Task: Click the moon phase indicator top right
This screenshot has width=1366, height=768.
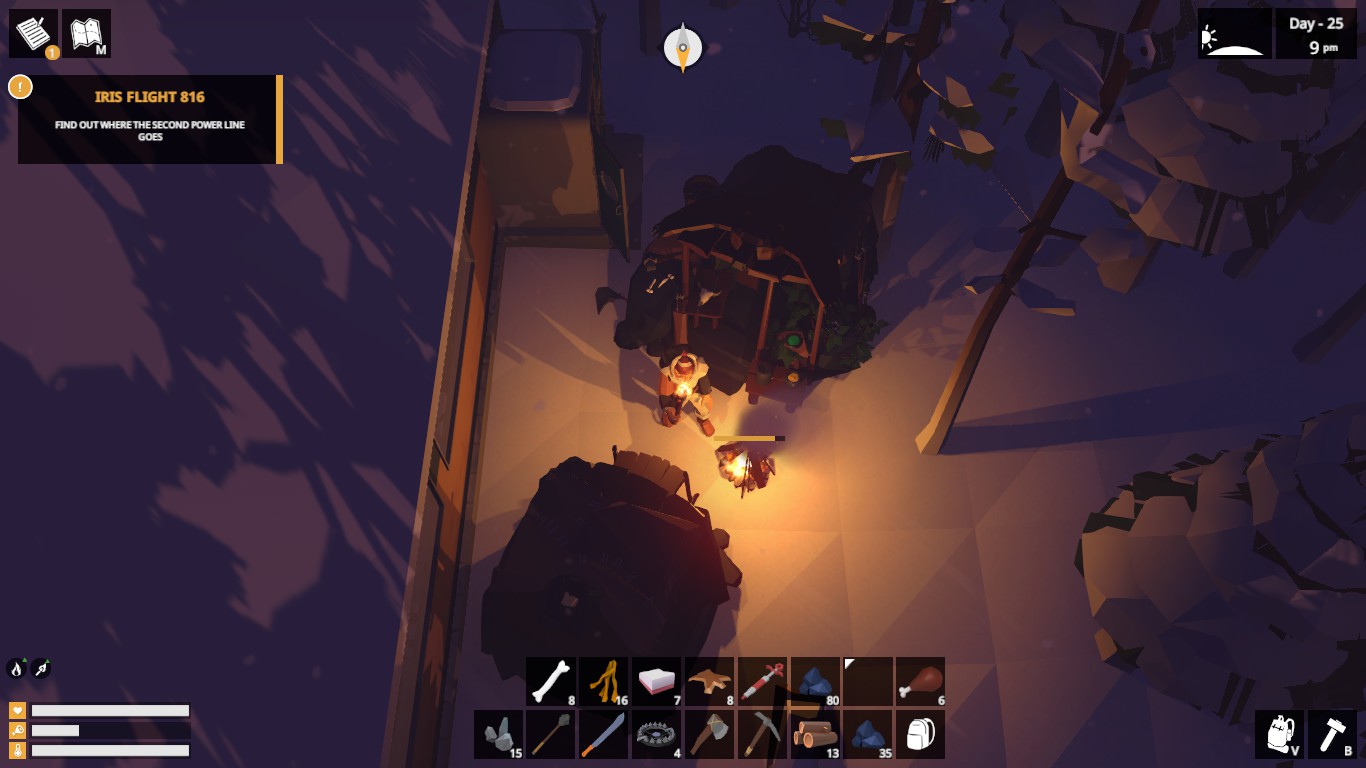Action: 1234,32
